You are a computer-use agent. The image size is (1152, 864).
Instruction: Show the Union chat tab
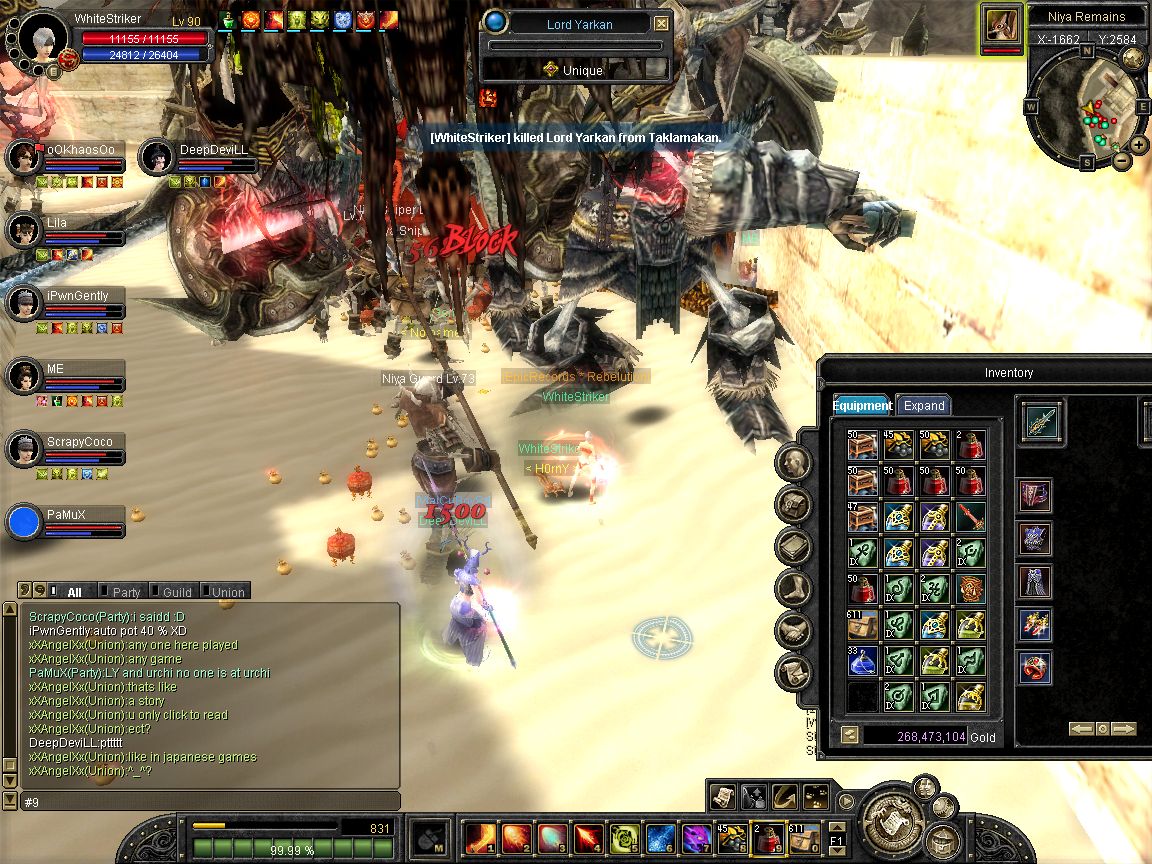point(227,592)
